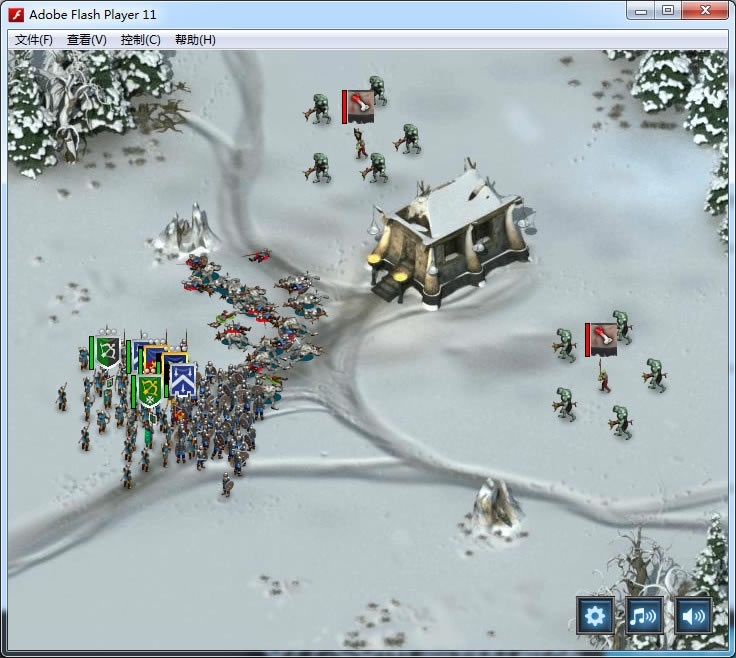Close the Adobe Flash Player window
This screenshot has height=658, width=736.
pyautogui.click(x=705, y=12)
